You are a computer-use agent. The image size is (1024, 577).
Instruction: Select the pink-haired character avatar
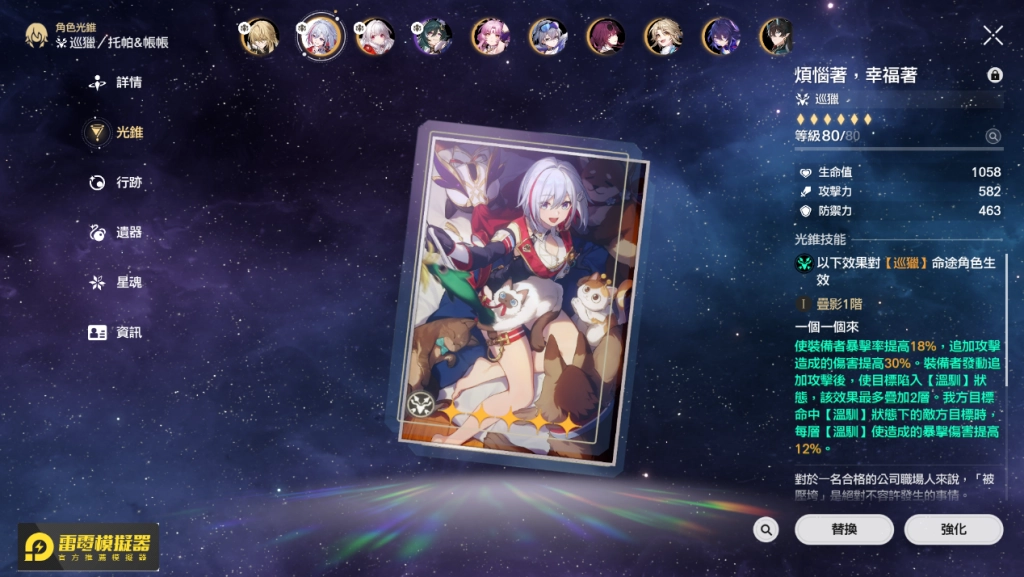click(x=490, y=37)
